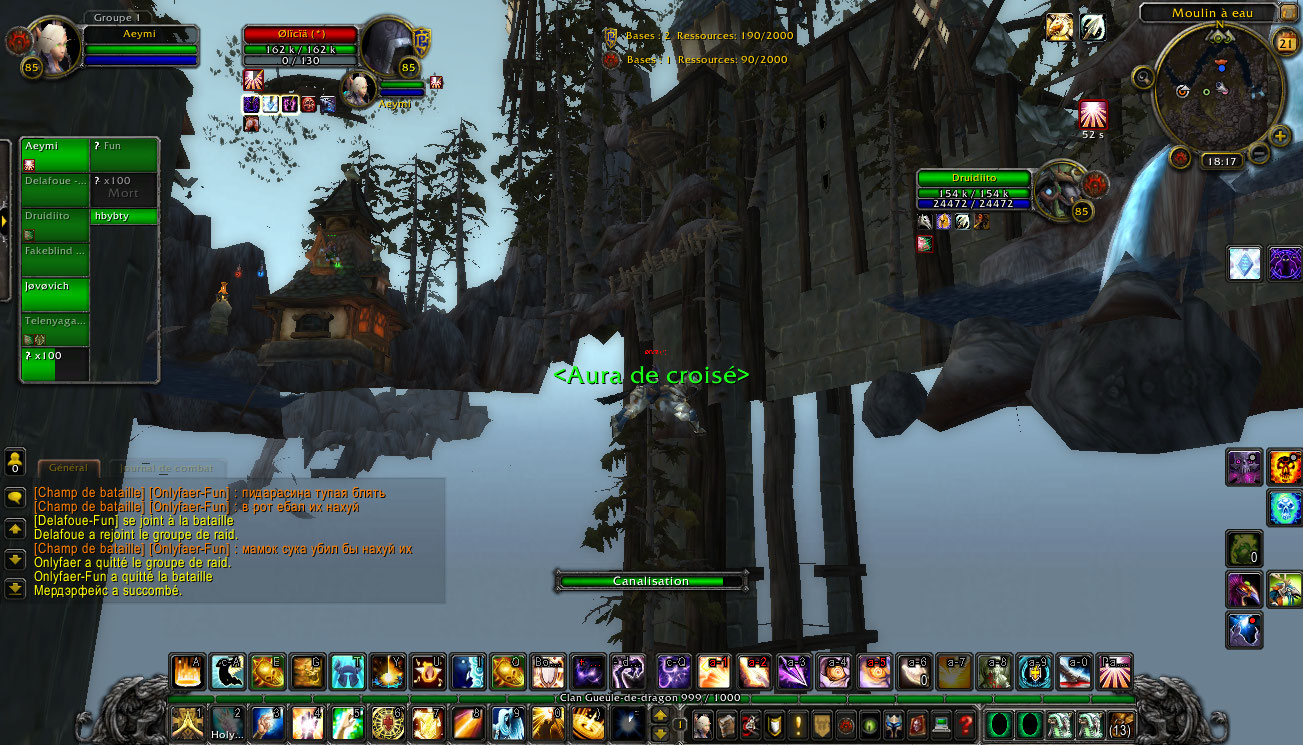
Task: Select hbybty in the raid frame
Action: point(124,216)
